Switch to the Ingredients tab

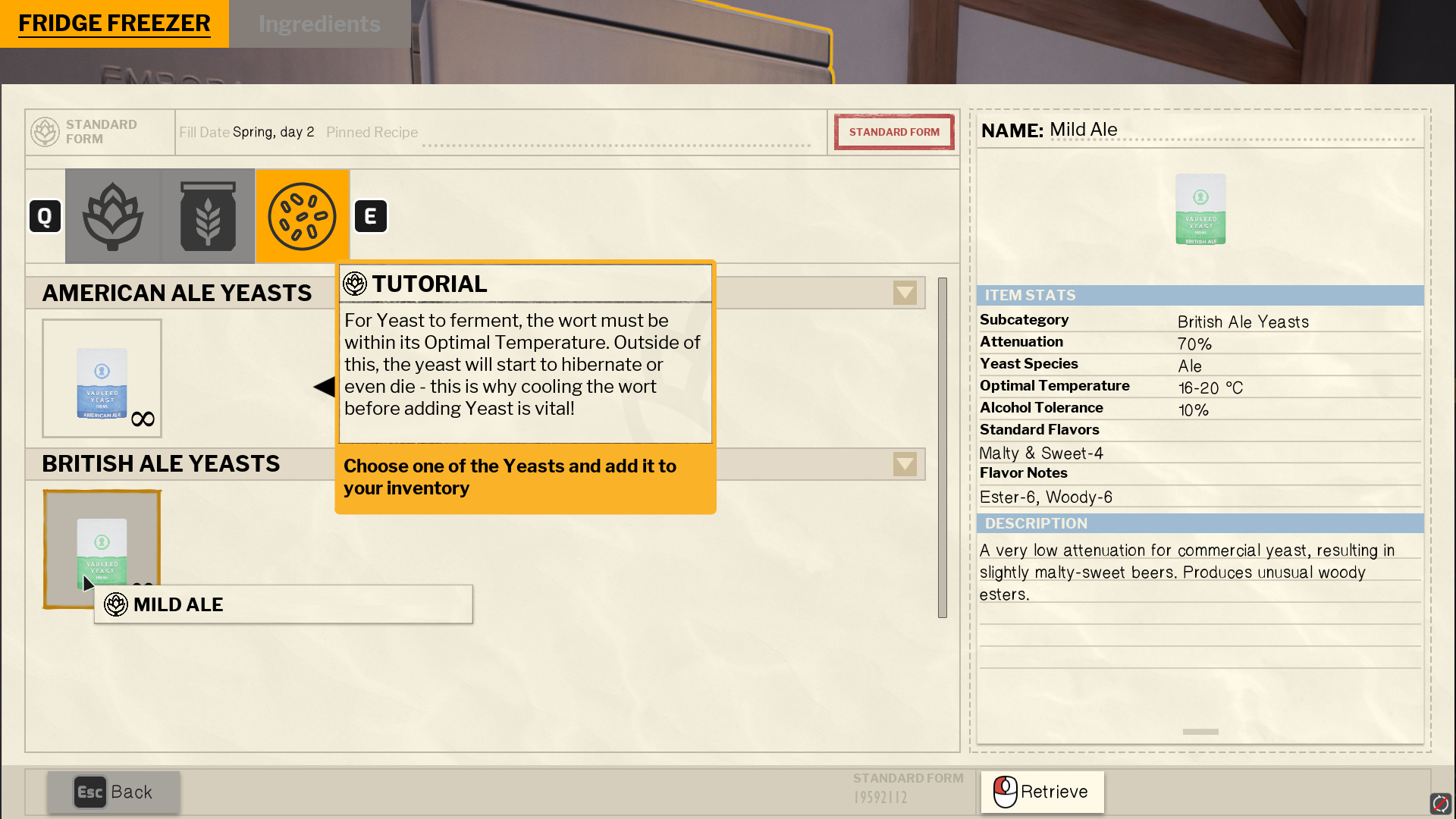319,24
